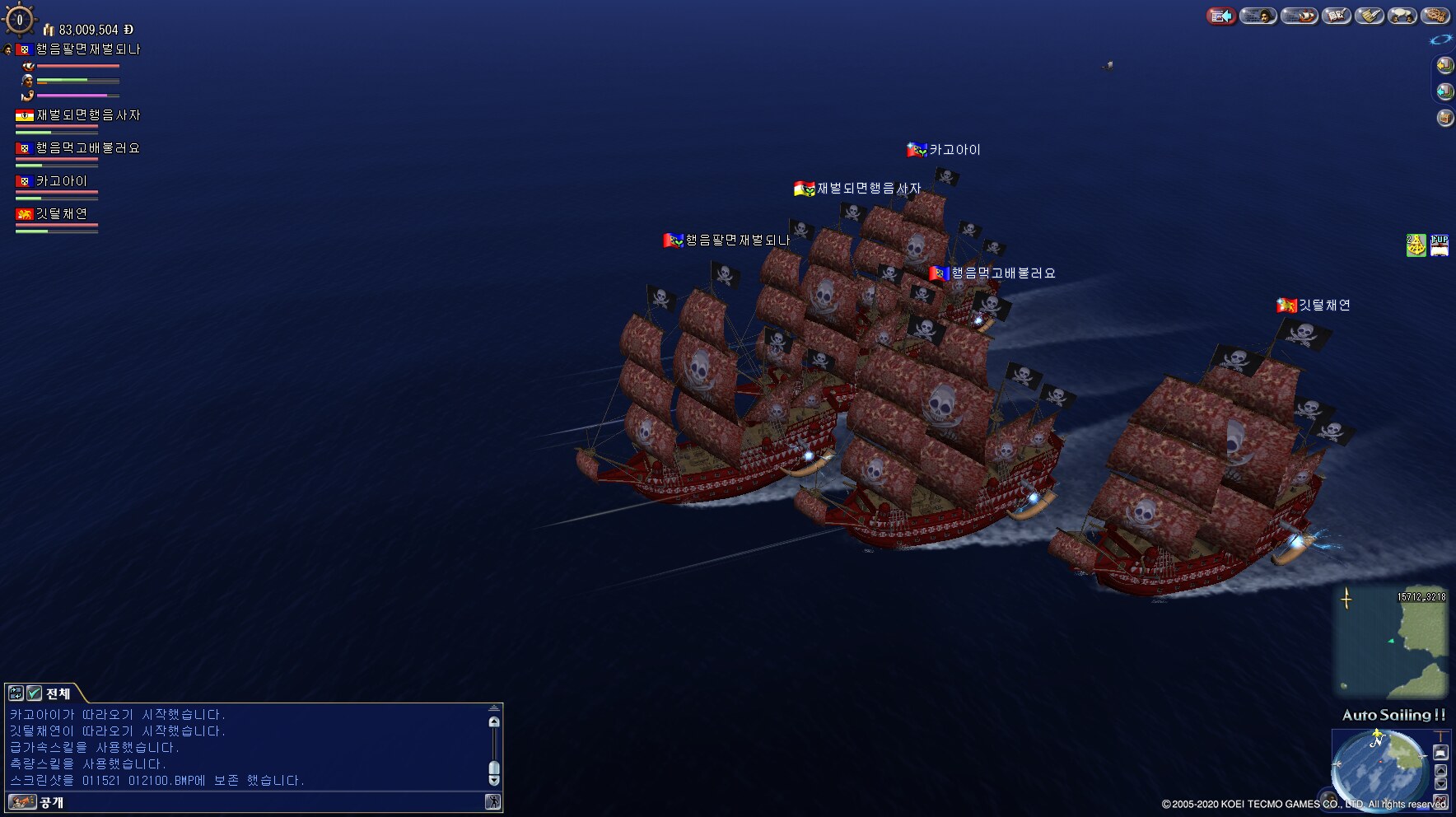
Task: Click the regional minimap showing the coastline
Action: pyautogui.click(x=1390, y=642)
